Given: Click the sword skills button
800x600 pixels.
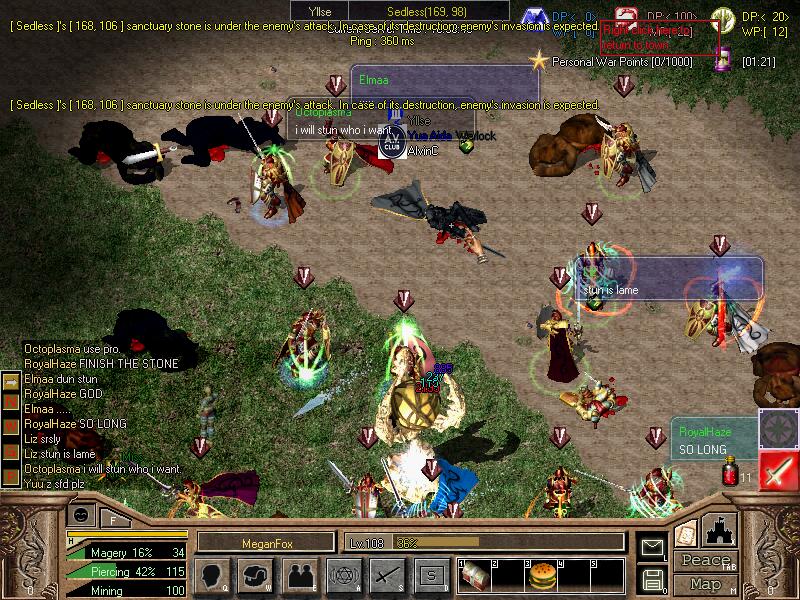Looking at the screenshot, I should coord(387,575).
